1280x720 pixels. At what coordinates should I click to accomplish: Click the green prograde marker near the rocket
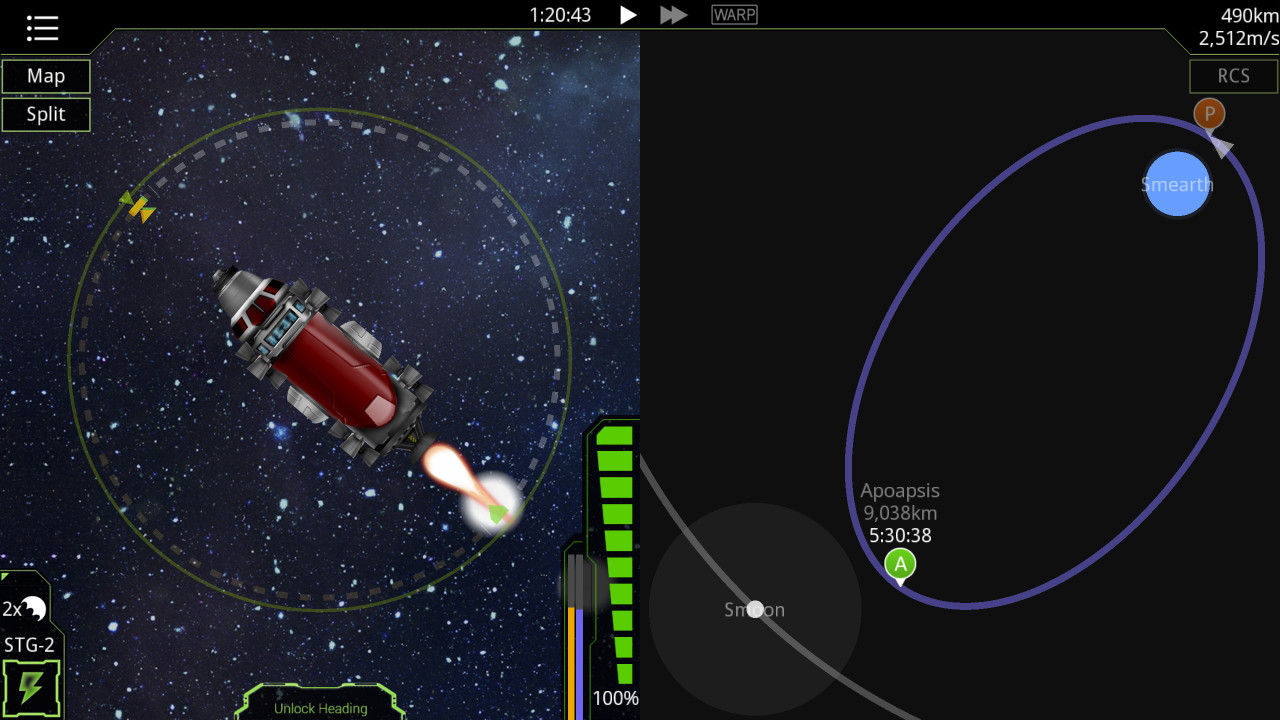click(x=496, y=513)
